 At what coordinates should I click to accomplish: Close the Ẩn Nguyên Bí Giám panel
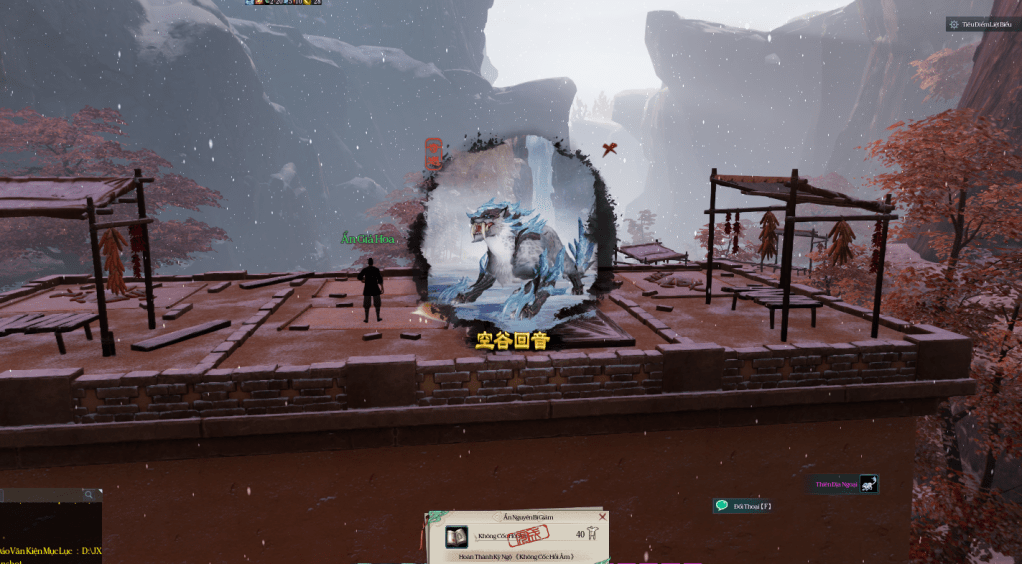pyautogui.click(x=602, y=517)
